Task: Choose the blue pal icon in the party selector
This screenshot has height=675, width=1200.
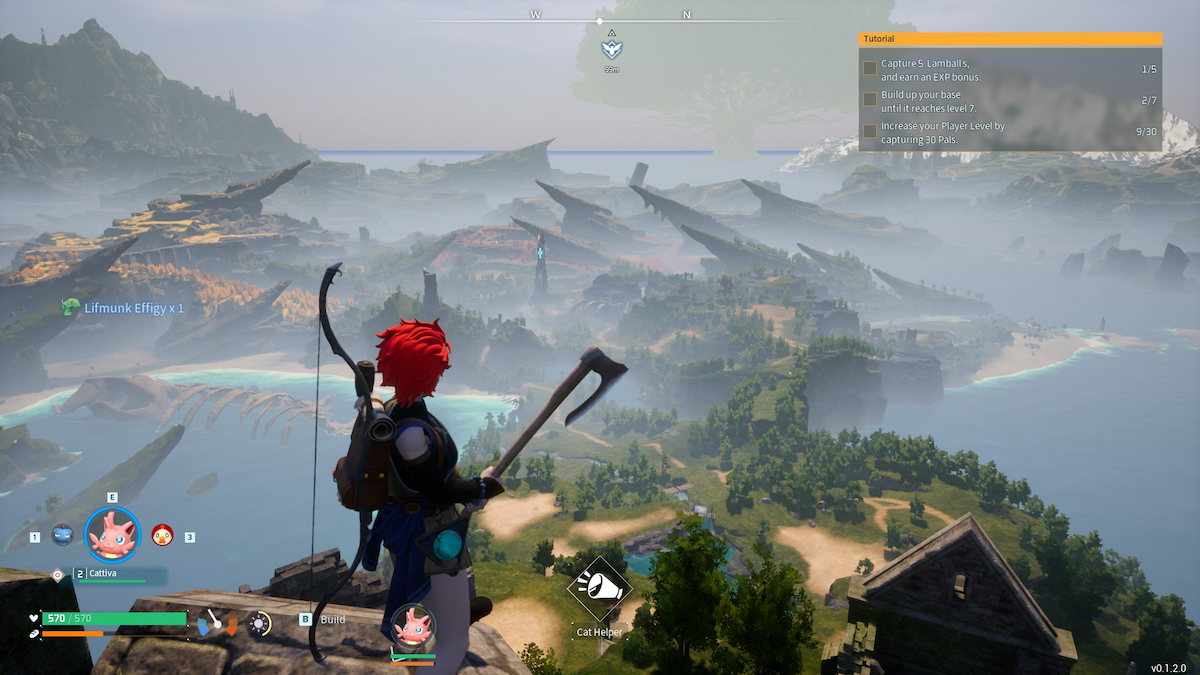Action: [x=62, y=536]
